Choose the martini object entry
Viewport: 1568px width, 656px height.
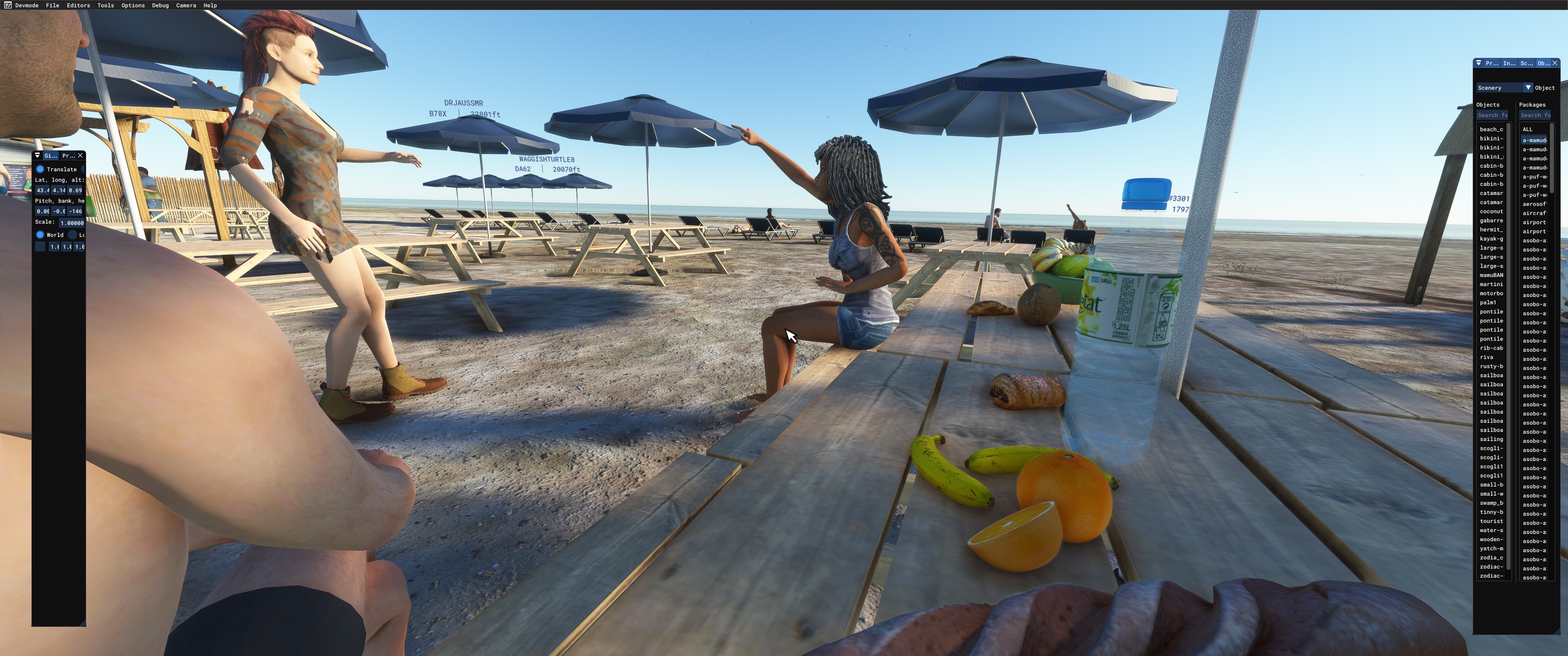coord(1491,284)
